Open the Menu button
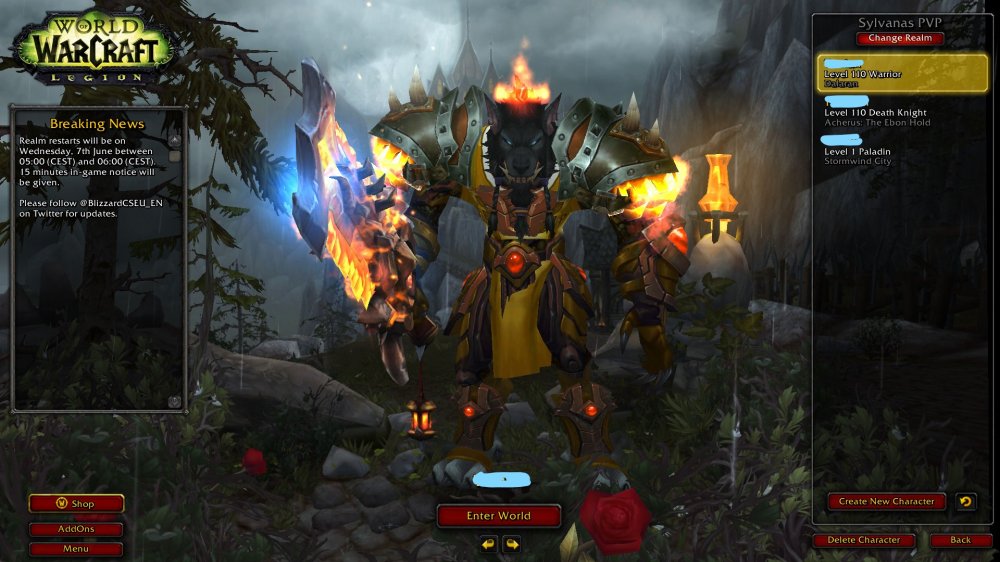Viewport: 1000px width, 562px height. (76, 549)
